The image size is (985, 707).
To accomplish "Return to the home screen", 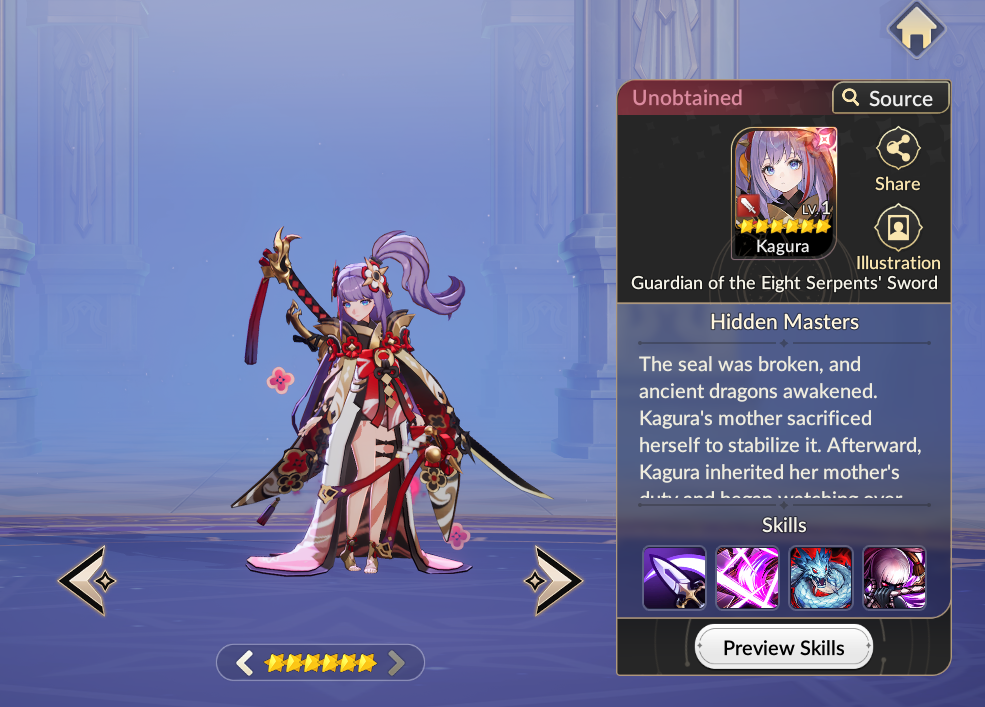I will 917,32.
